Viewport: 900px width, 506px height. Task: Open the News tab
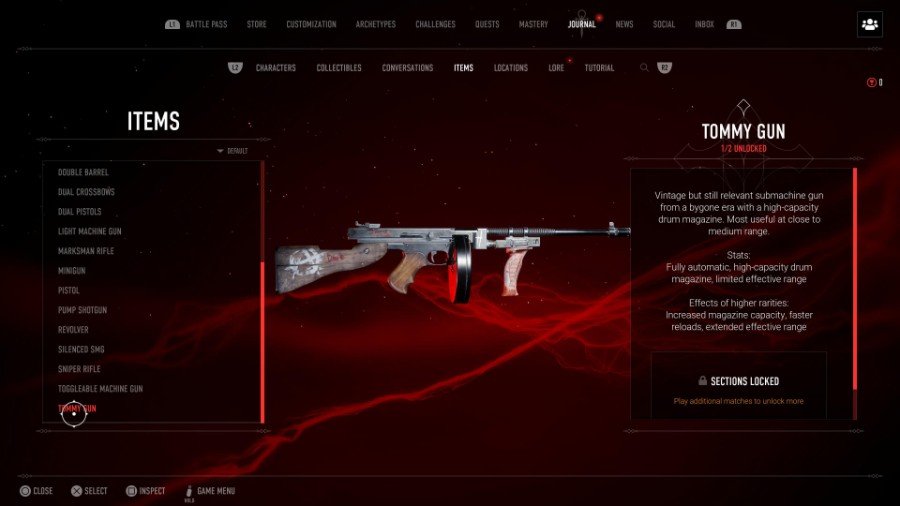(624, 24)
